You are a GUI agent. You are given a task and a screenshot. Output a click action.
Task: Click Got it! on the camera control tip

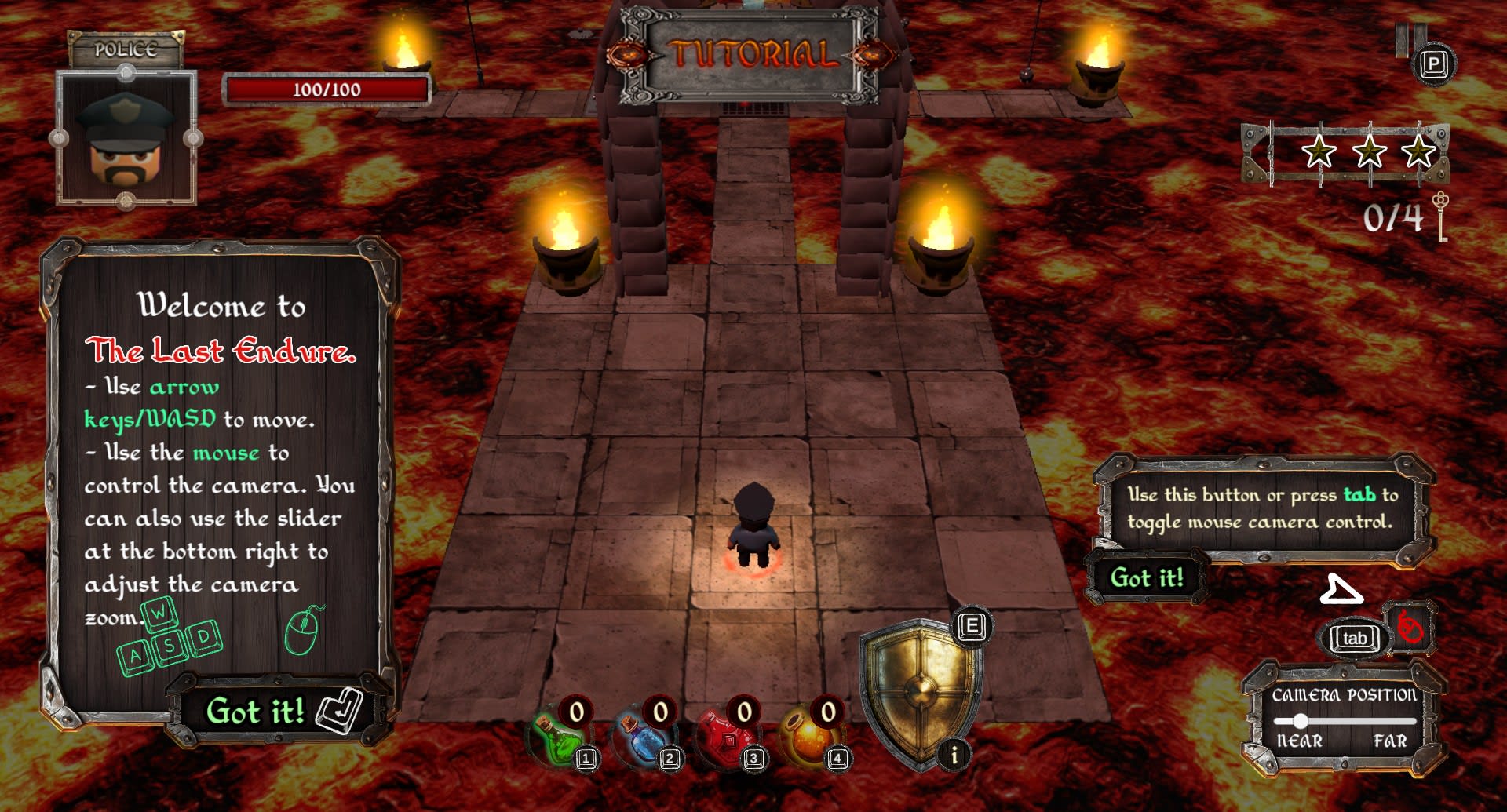[x=1147, y=578]
